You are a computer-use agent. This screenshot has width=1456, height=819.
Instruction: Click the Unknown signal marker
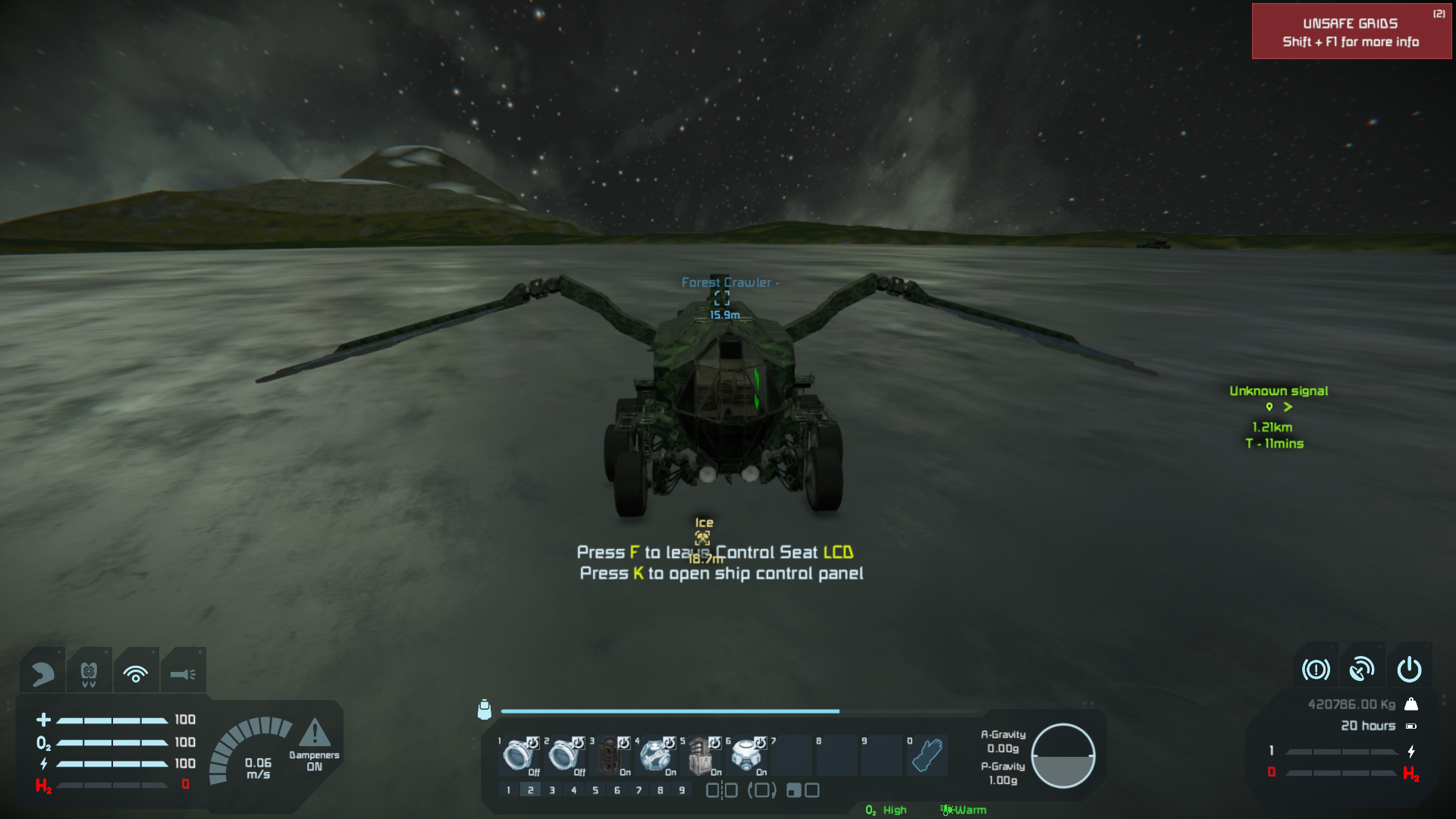coord(1279,406)
